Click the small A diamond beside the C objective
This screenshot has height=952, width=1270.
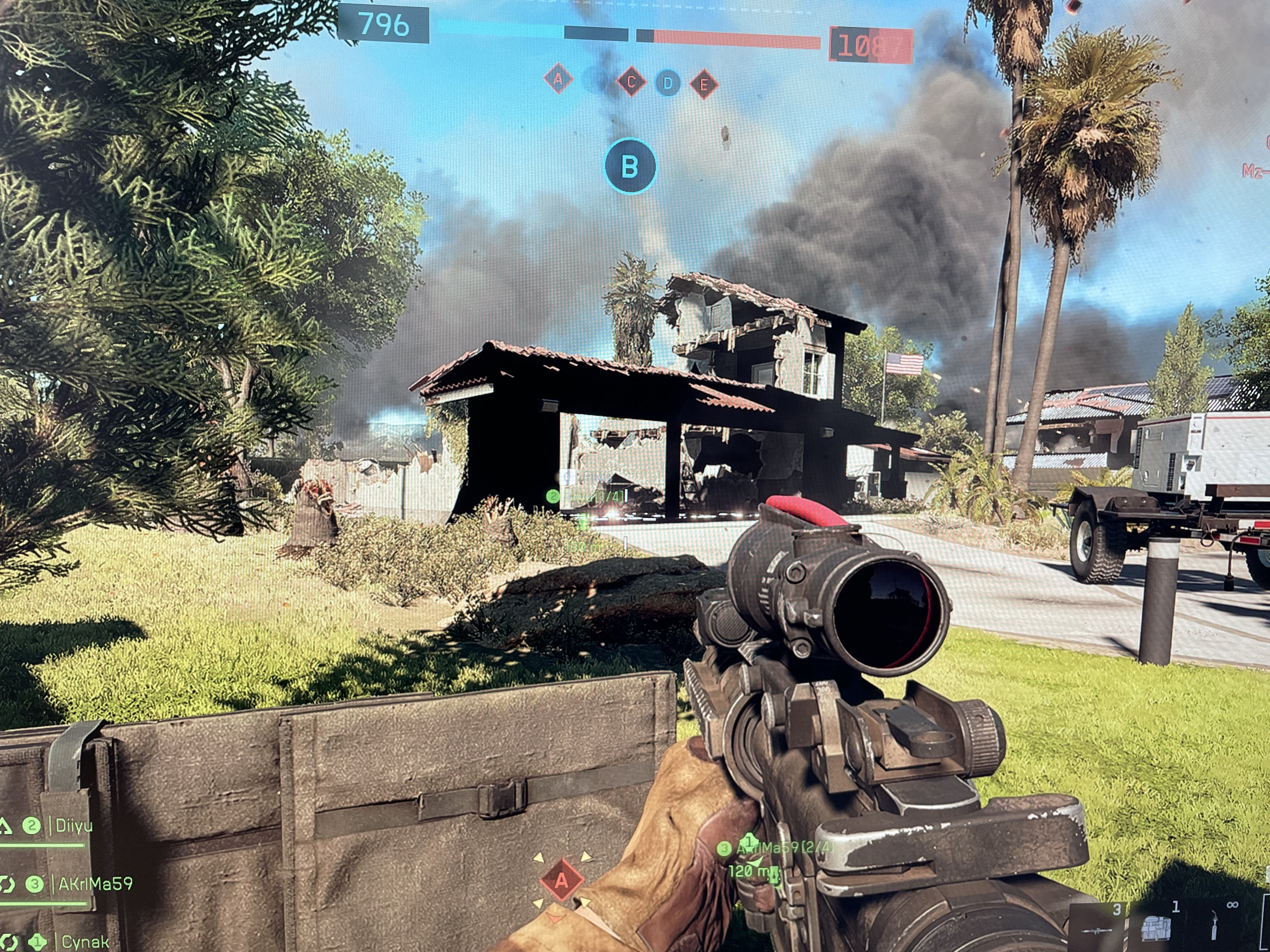558,79
